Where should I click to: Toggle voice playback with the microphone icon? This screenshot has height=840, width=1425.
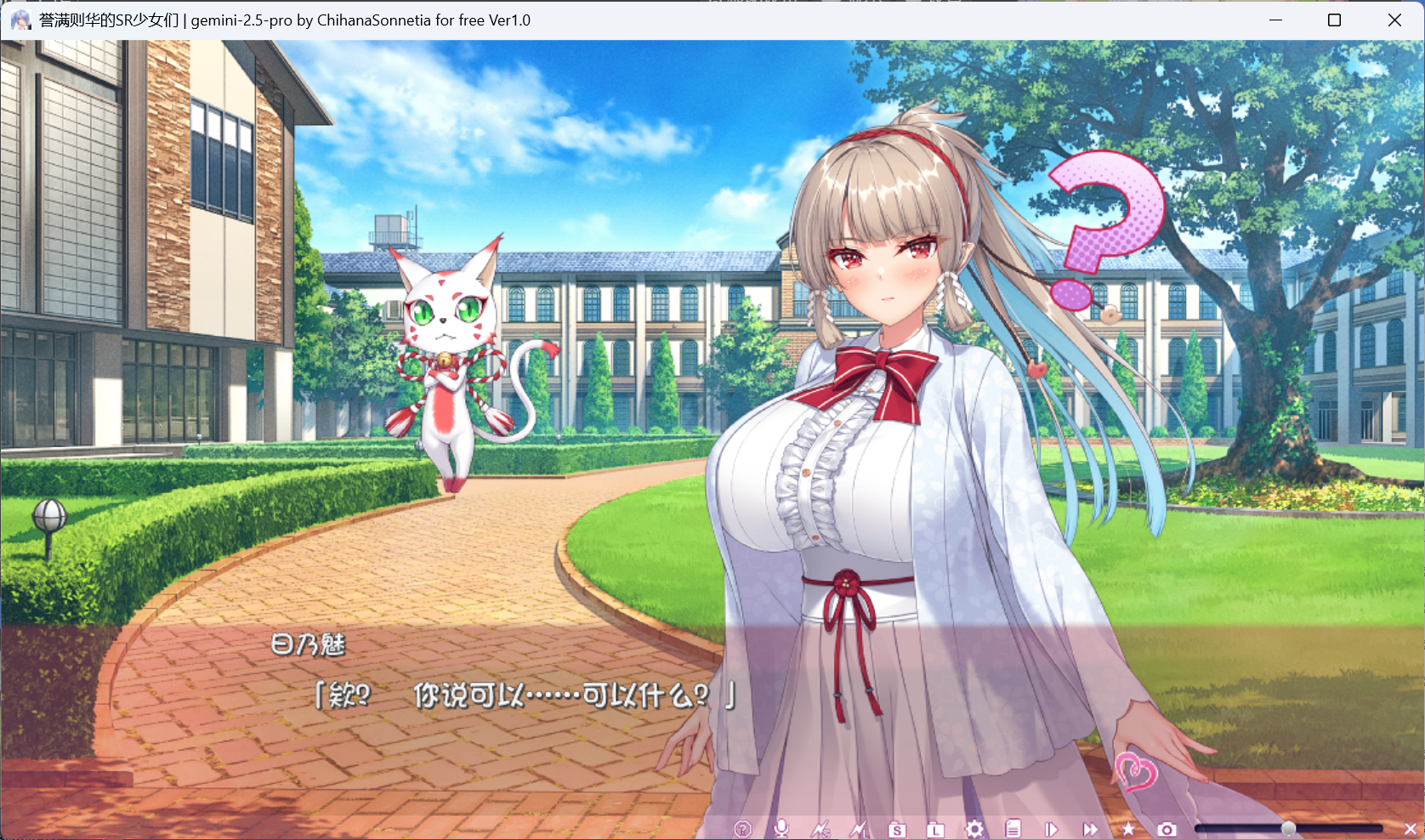782,827
